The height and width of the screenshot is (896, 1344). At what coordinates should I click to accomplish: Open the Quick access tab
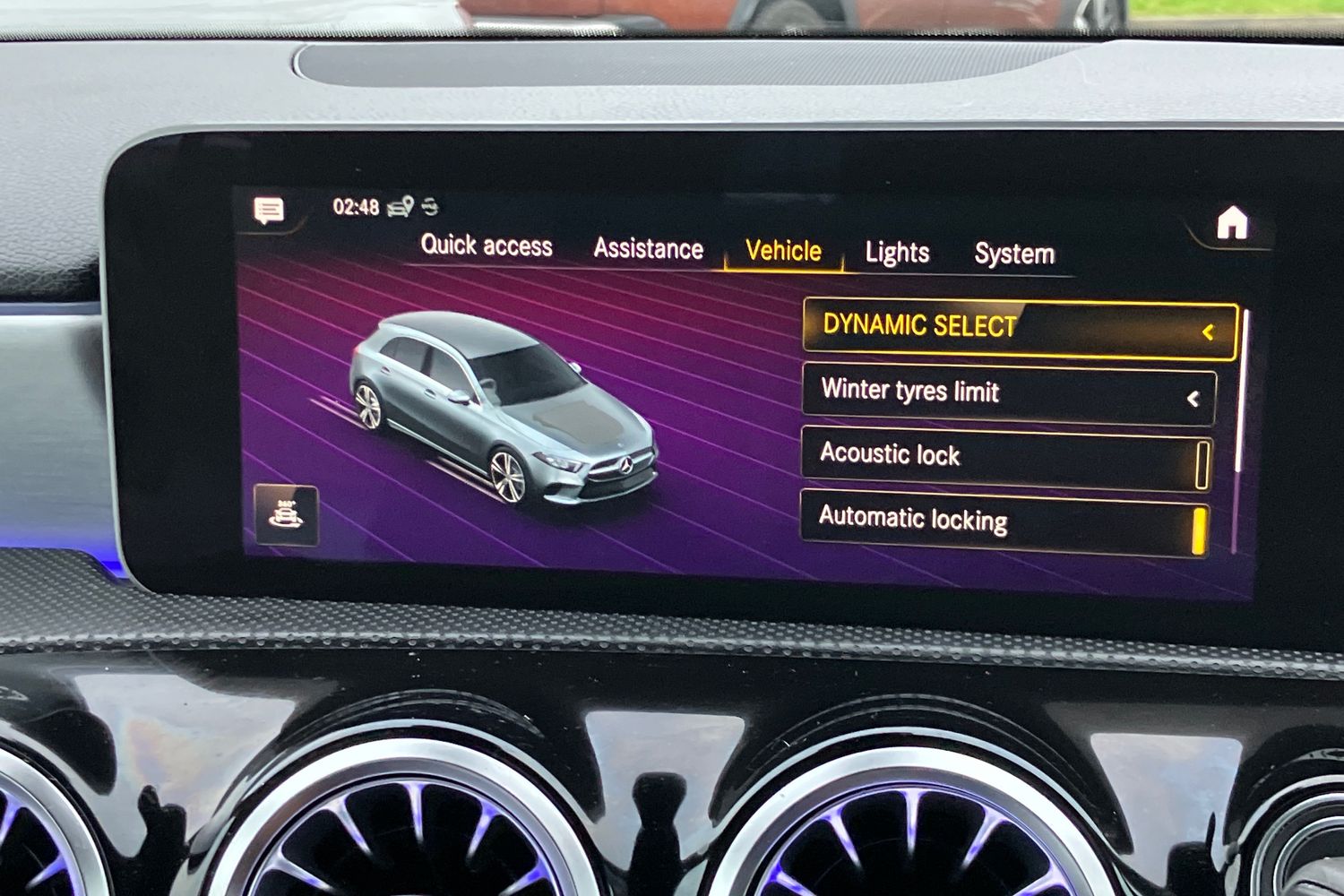[x=487, y=246]
